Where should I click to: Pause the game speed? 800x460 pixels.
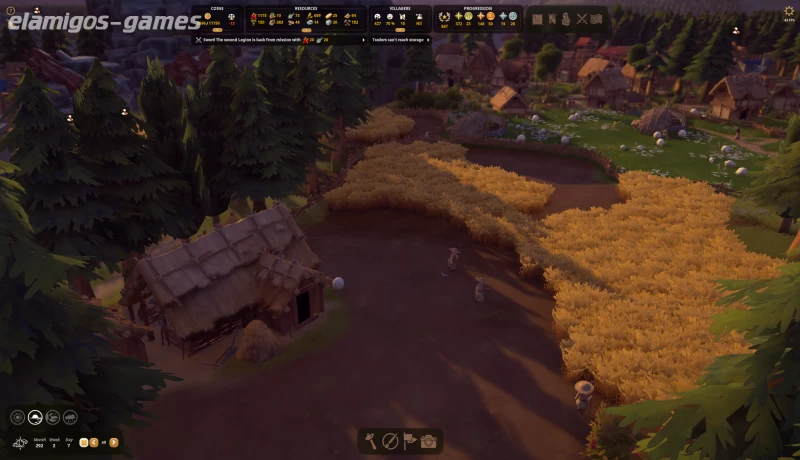84,442
